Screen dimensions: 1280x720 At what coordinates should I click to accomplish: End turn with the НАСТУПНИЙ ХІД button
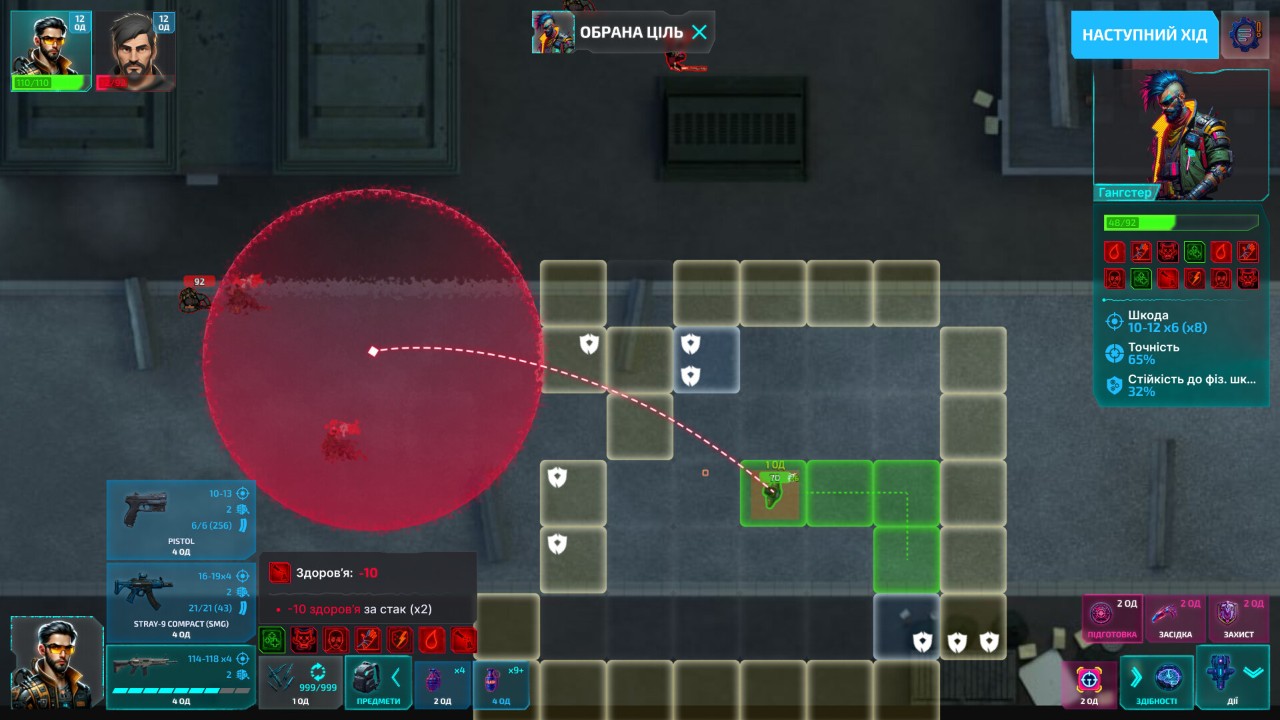tap(1144, 35)
